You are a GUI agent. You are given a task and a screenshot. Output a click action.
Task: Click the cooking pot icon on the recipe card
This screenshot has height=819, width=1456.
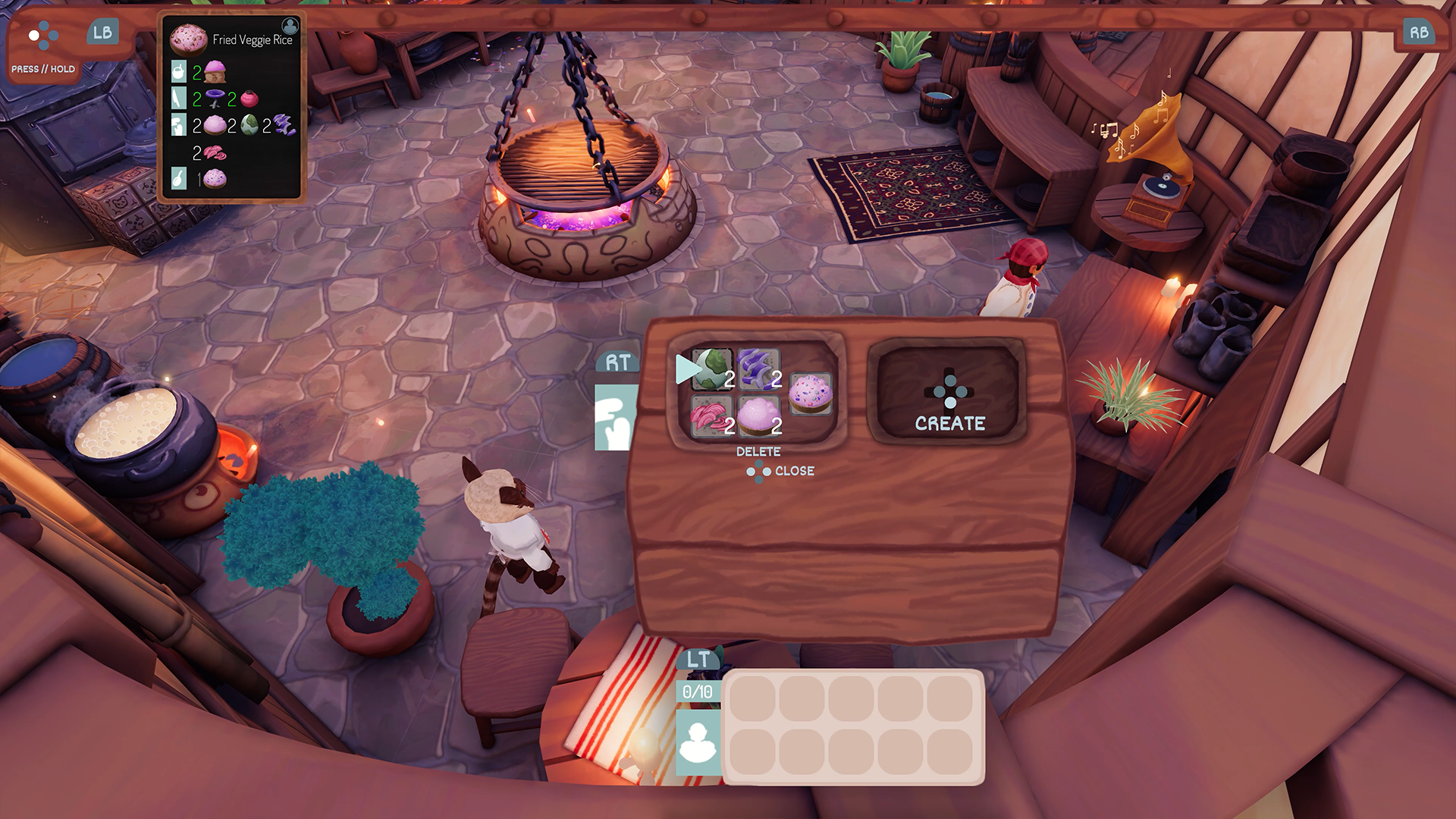tap(178, 72)
